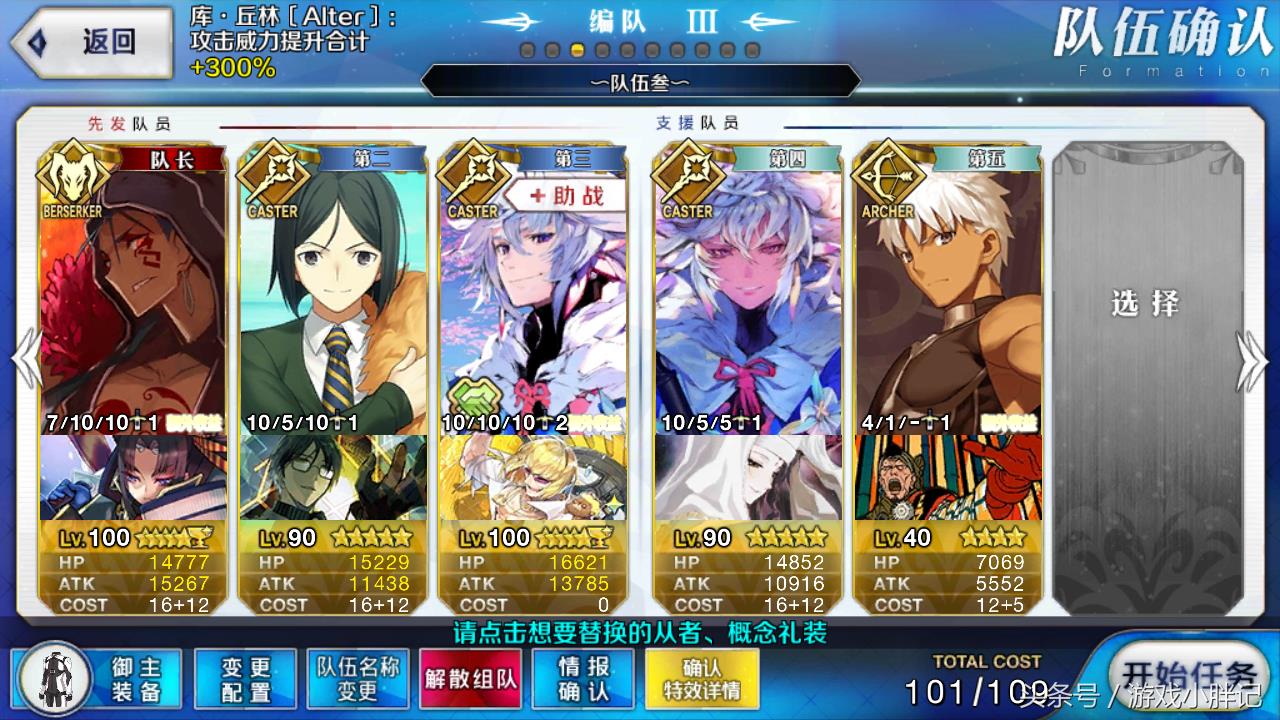View 确认特效详情 effect details

pos(701,679)
